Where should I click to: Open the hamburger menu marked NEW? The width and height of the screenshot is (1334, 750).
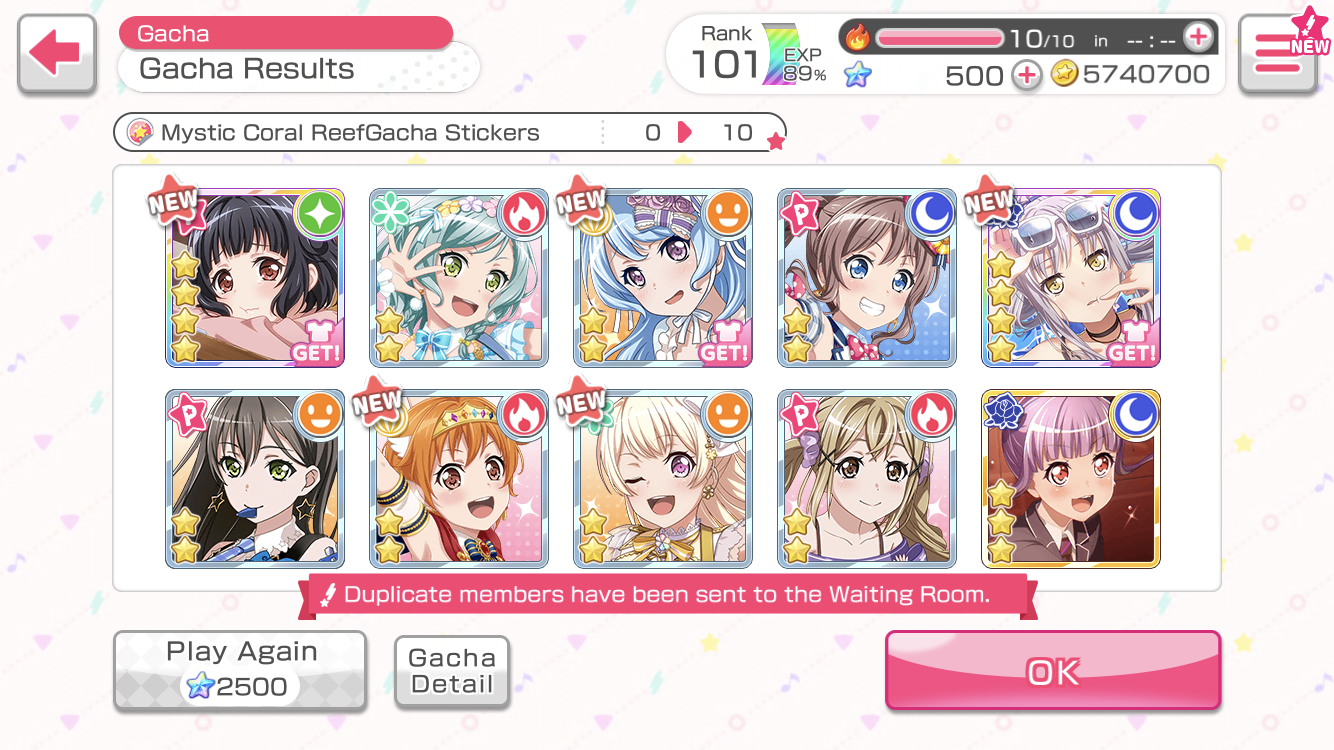pyautogui.click(x=1277, y=54)
